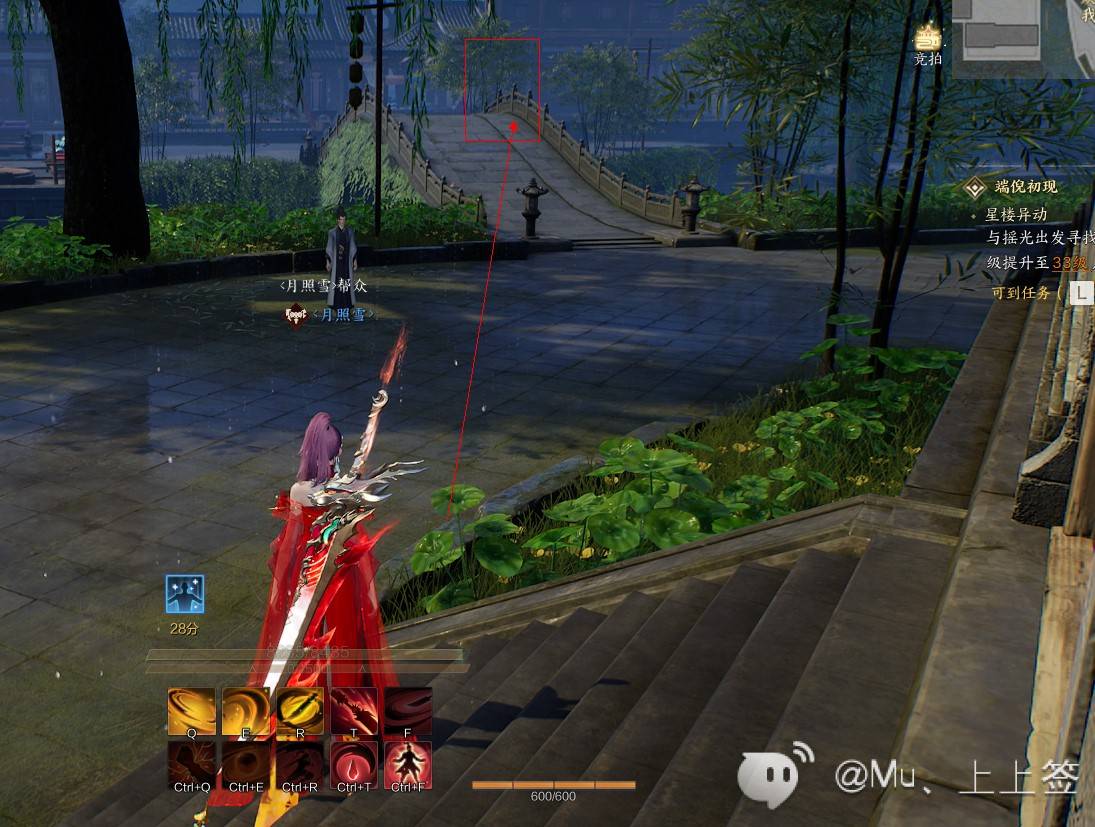1095x827 pixels.
Task: Cast the red droplet Ctrl+T skill
Action: [354, 764]
